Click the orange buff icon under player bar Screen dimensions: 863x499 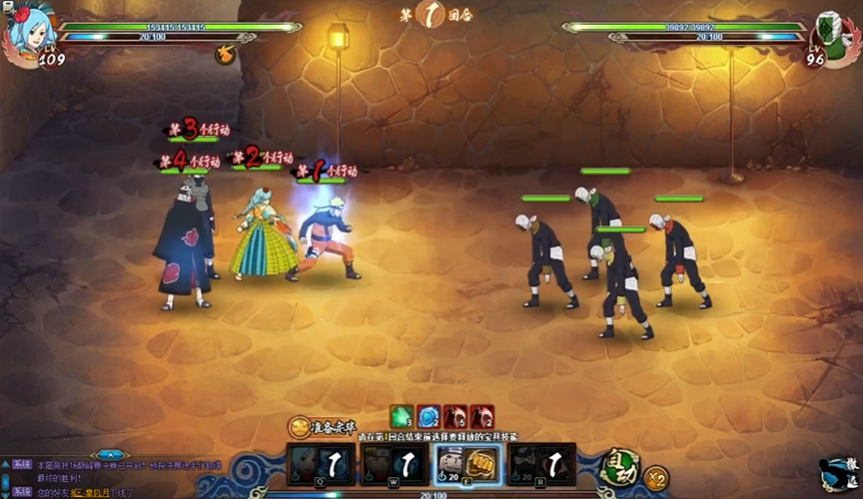coord(226,54)
